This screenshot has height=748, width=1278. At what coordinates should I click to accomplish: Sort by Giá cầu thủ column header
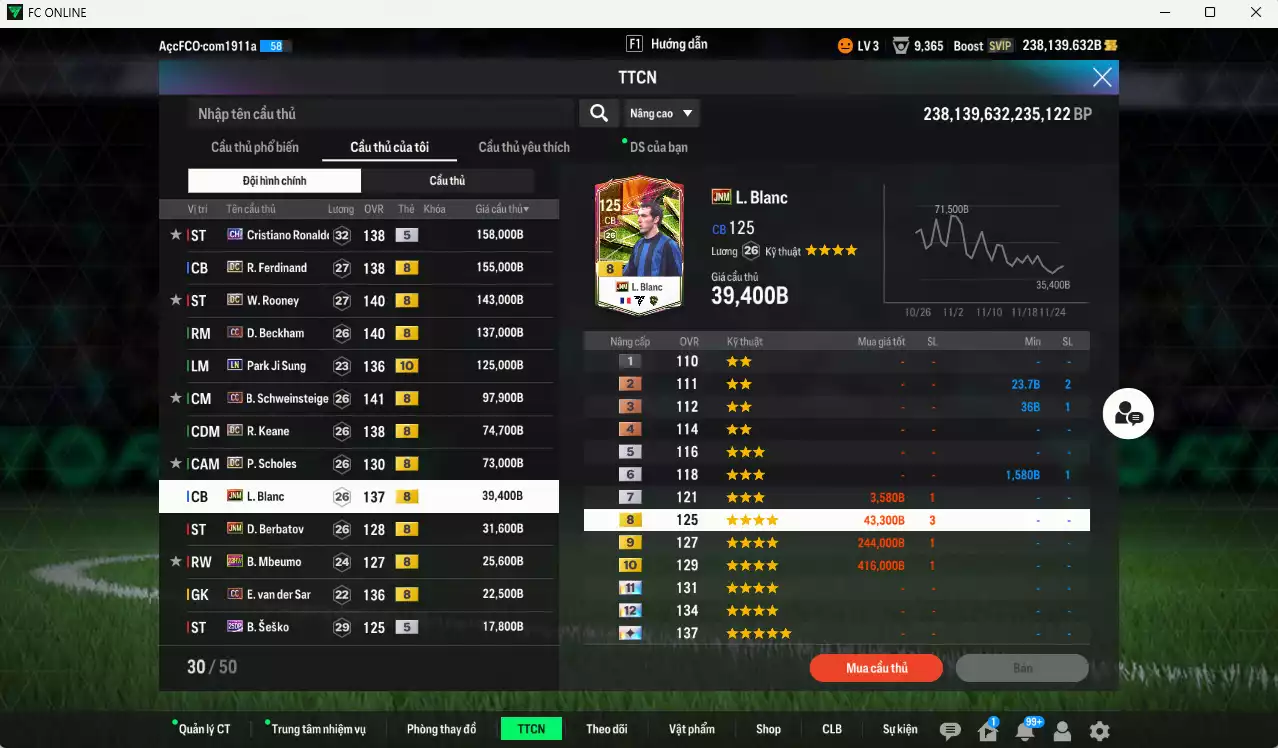[502, 209]
